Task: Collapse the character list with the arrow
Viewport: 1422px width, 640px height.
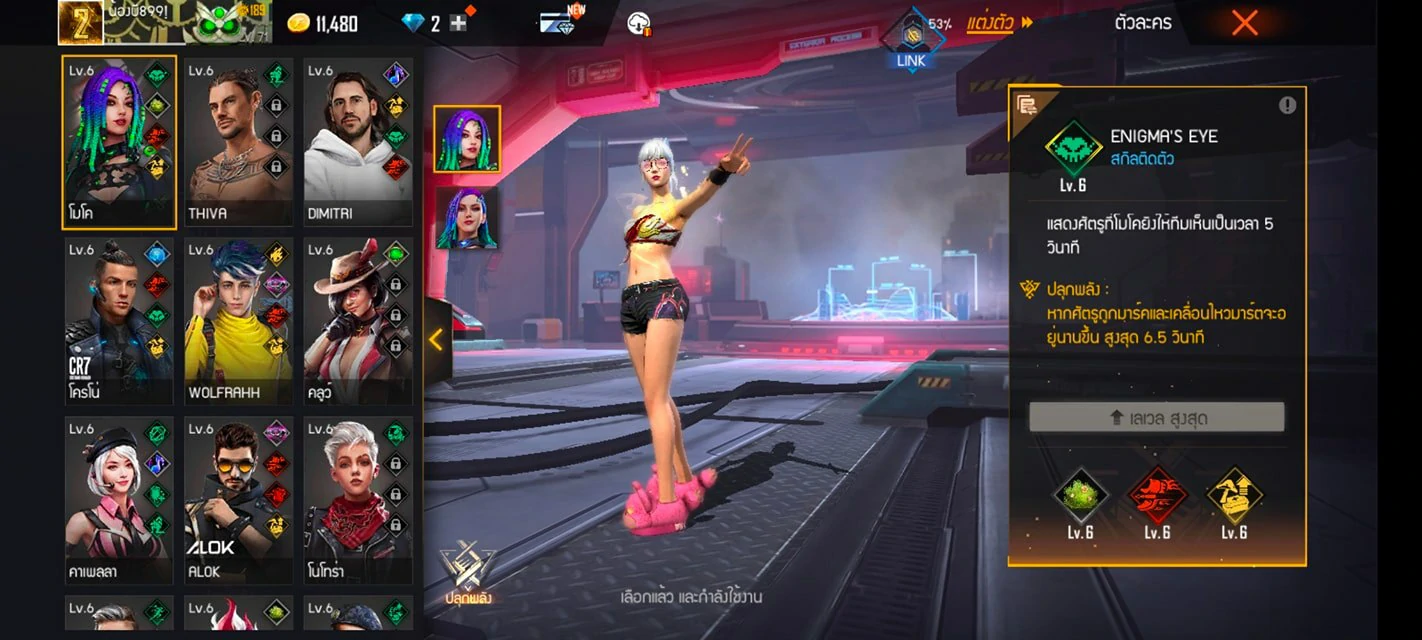Action: click(436, 340)
